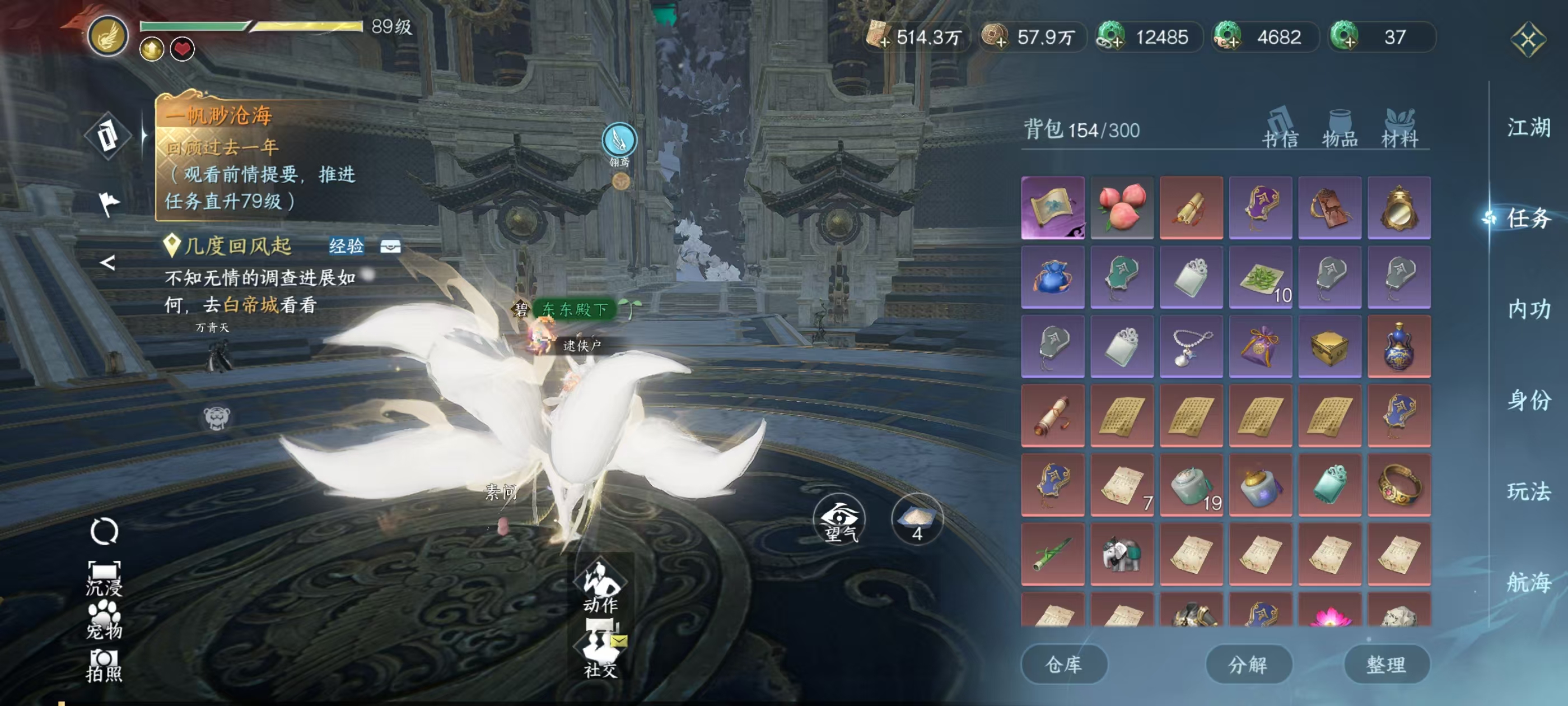
Task: Open the 玩法 gameplay menu
Action: click(1528, 491)
